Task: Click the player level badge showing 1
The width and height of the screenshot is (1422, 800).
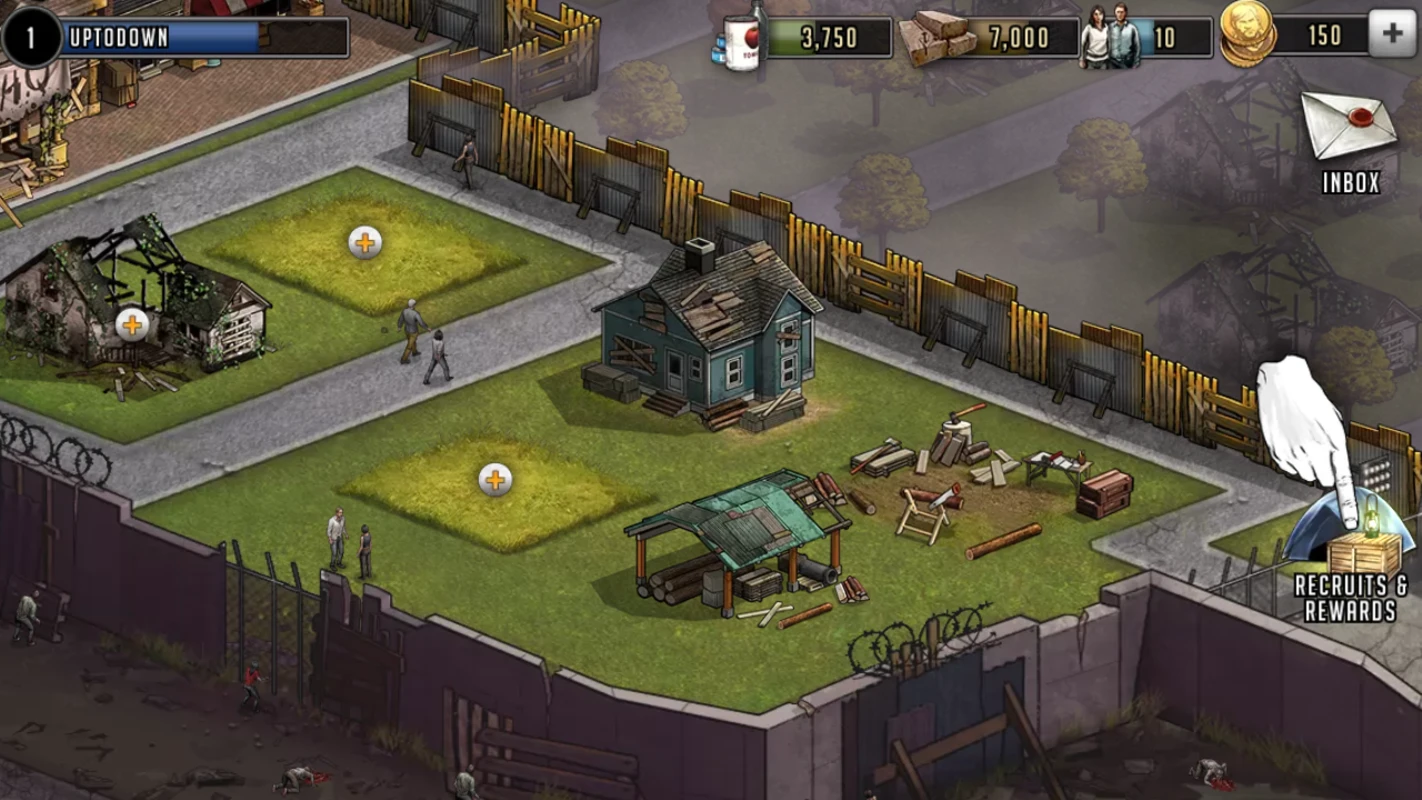Action: (30, 35)
